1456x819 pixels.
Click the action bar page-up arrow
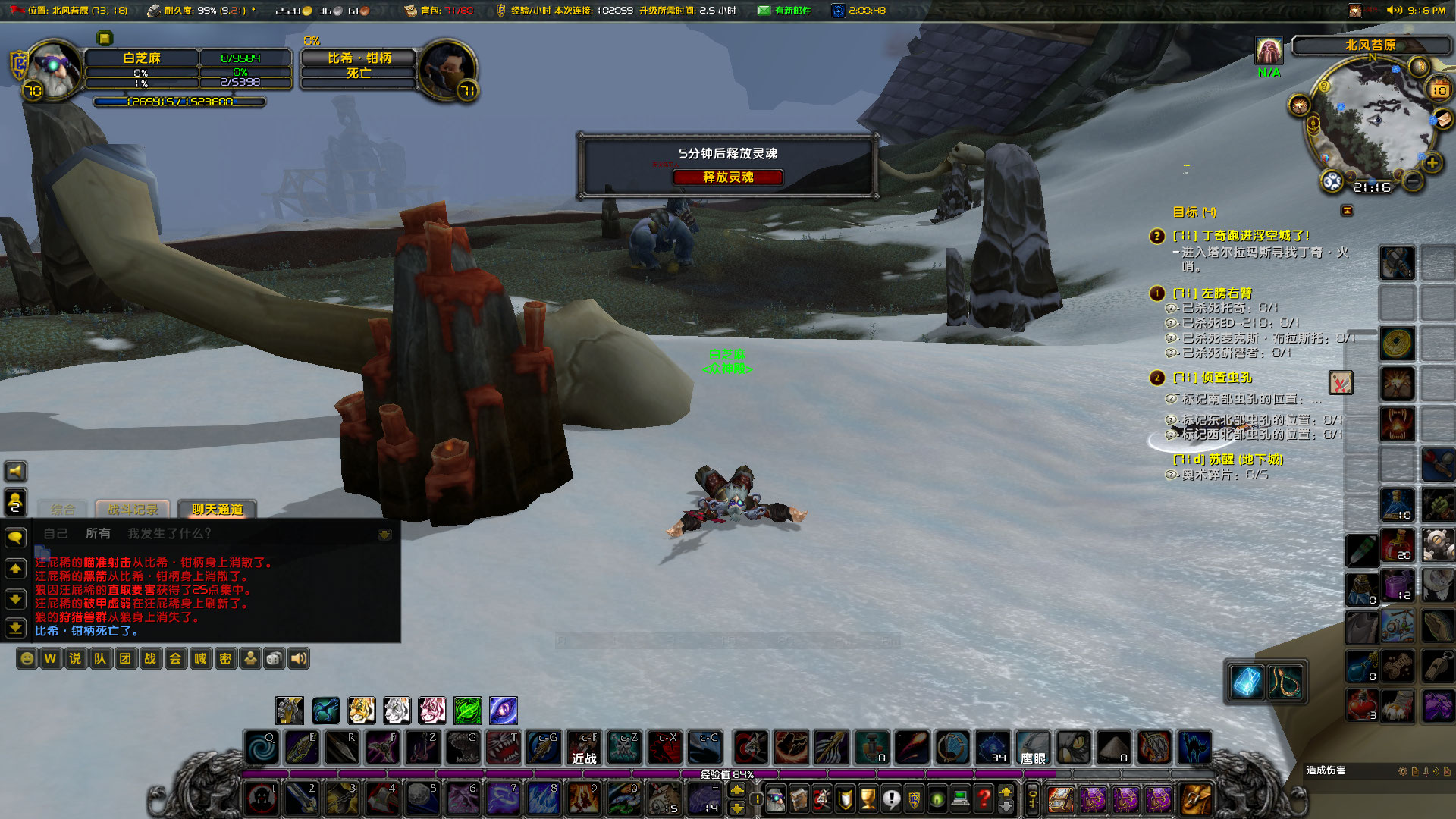[737, 789]
